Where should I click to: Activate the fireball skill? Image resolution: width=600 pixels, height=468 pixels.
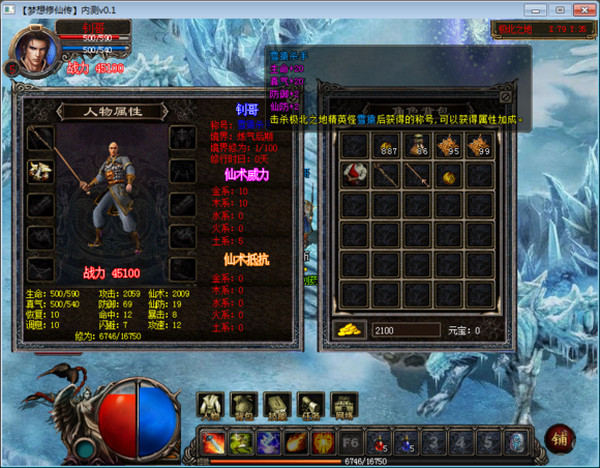click(296, 440)
